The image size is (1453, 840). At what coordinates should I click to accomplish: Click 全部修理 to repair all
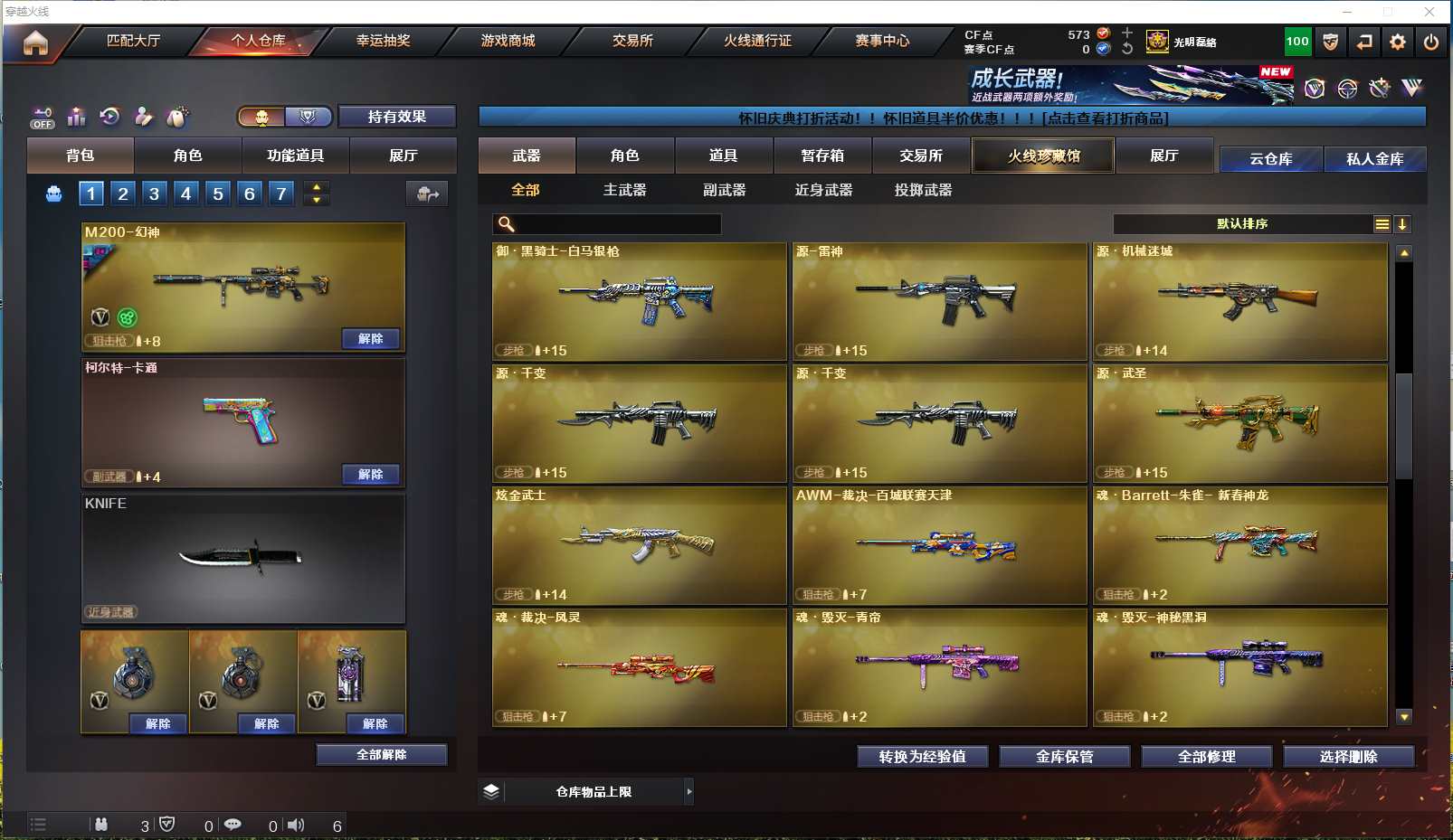1206,756
